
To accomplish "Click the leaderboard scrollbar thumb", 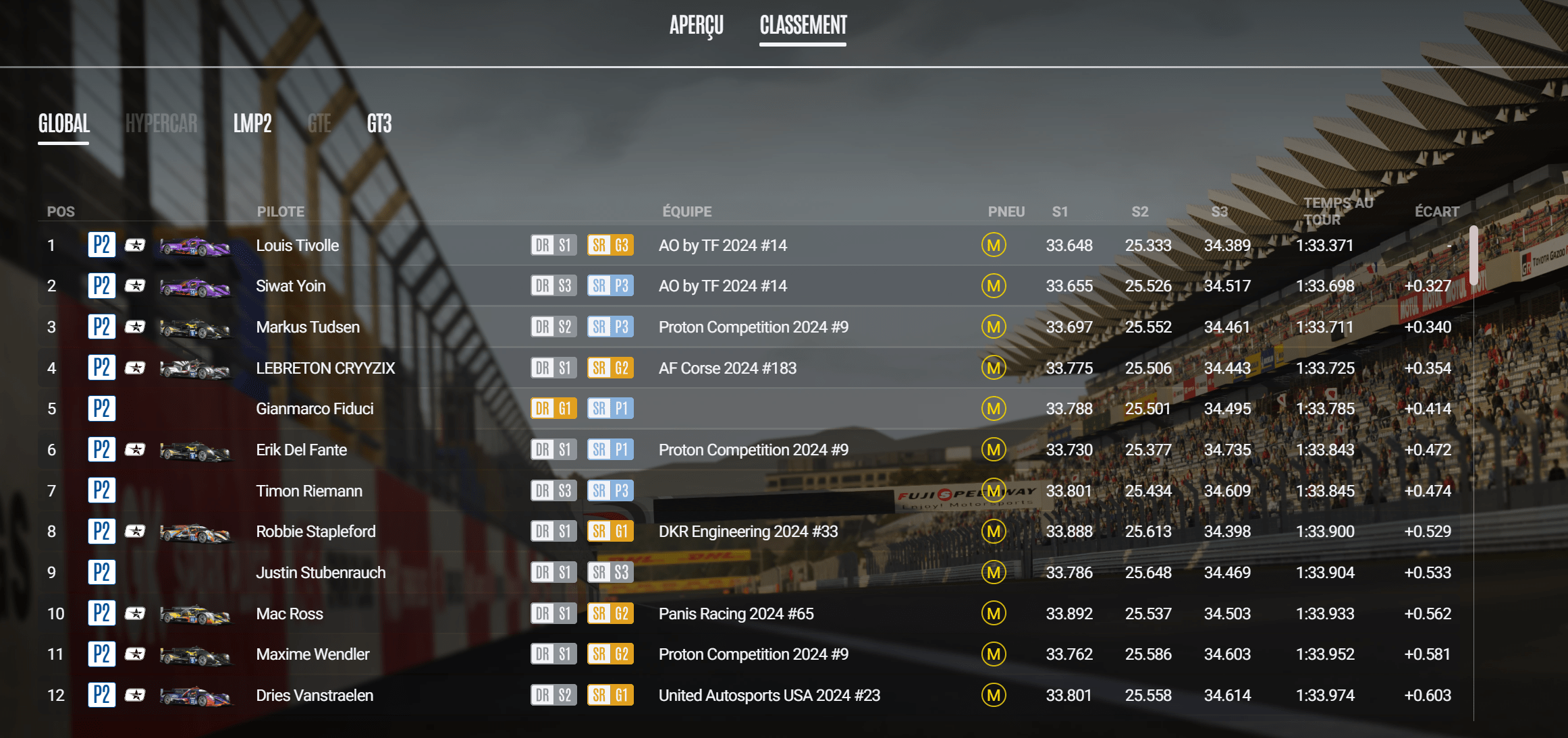I will (x=1474, y=256).
